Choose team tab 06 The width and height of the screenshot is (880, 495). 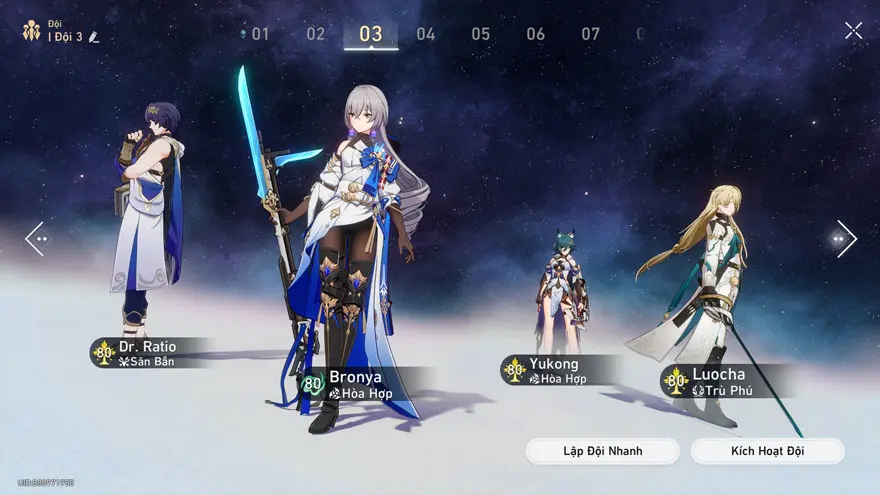pos(536,34)
